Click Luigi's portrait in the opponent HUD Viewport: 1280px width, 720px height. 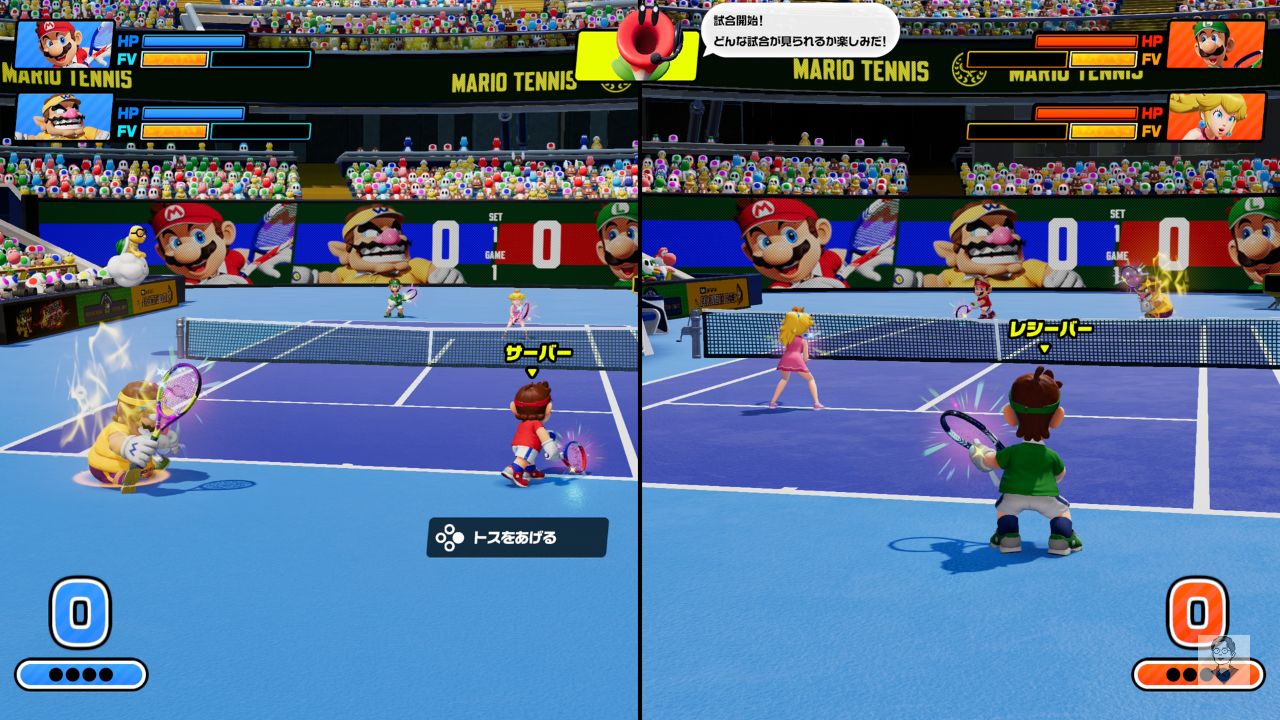(x=1215, y=44)
